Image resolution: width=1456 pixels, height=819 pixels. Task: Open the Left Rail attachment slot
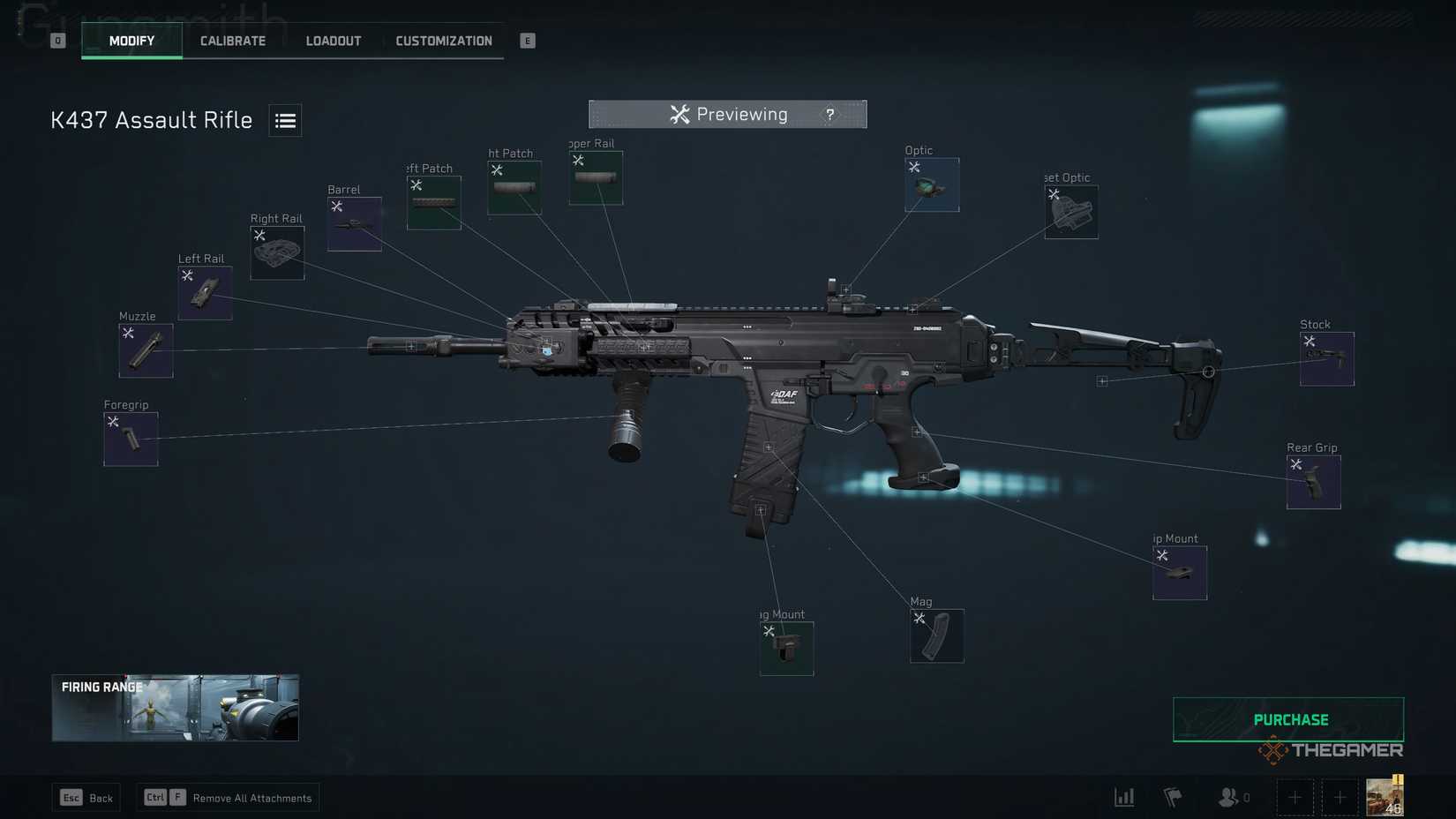tap(205, 292)
